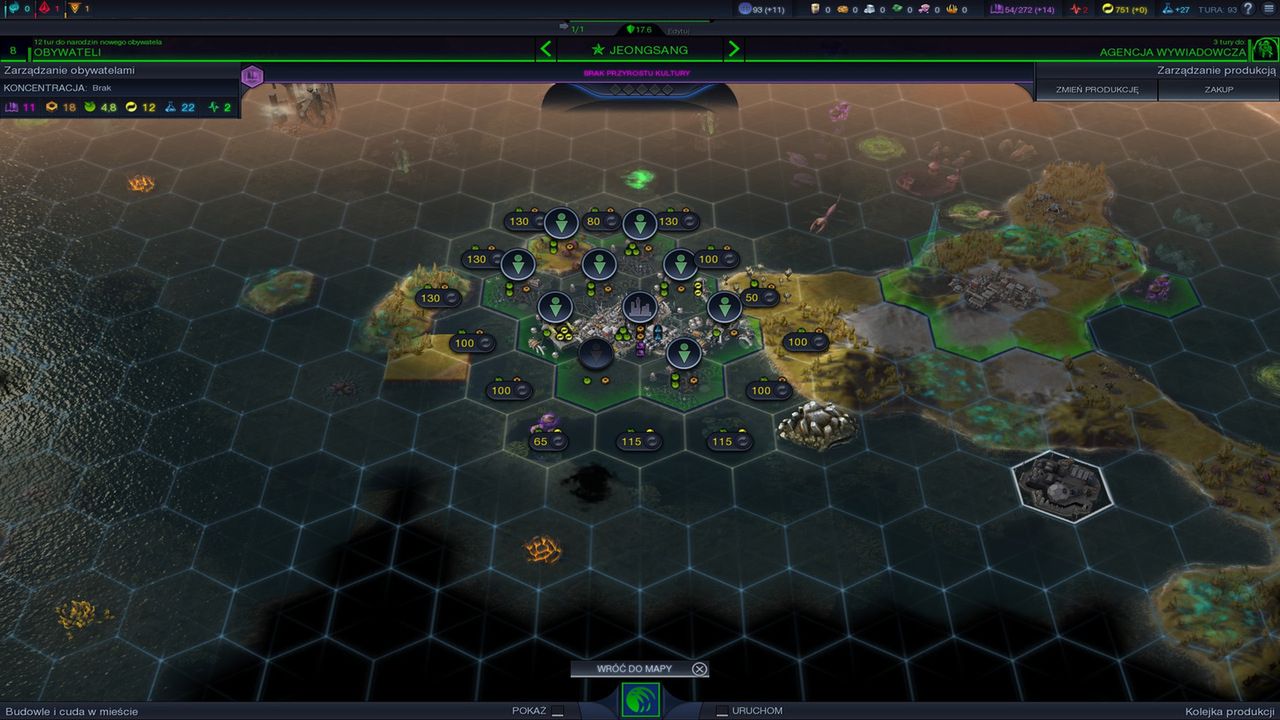Viewport: 1280px width, 720px height.
Task: Click the culture icon showing 54/272
Action: click(x=998, y=9)
